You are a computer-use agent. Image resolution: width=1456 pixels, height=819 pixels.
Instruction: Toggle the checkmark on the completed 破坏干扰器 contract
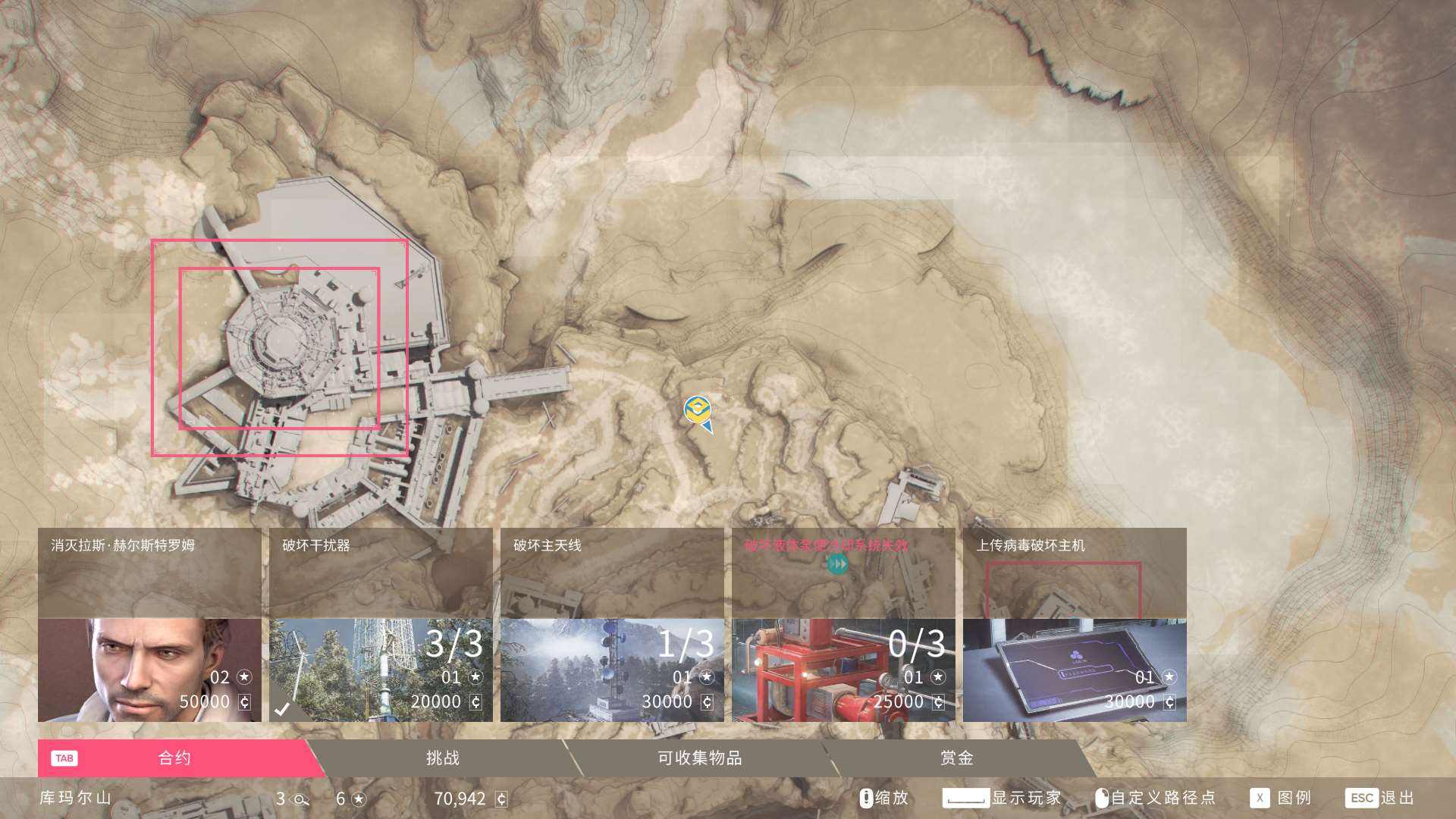point(282,709)
